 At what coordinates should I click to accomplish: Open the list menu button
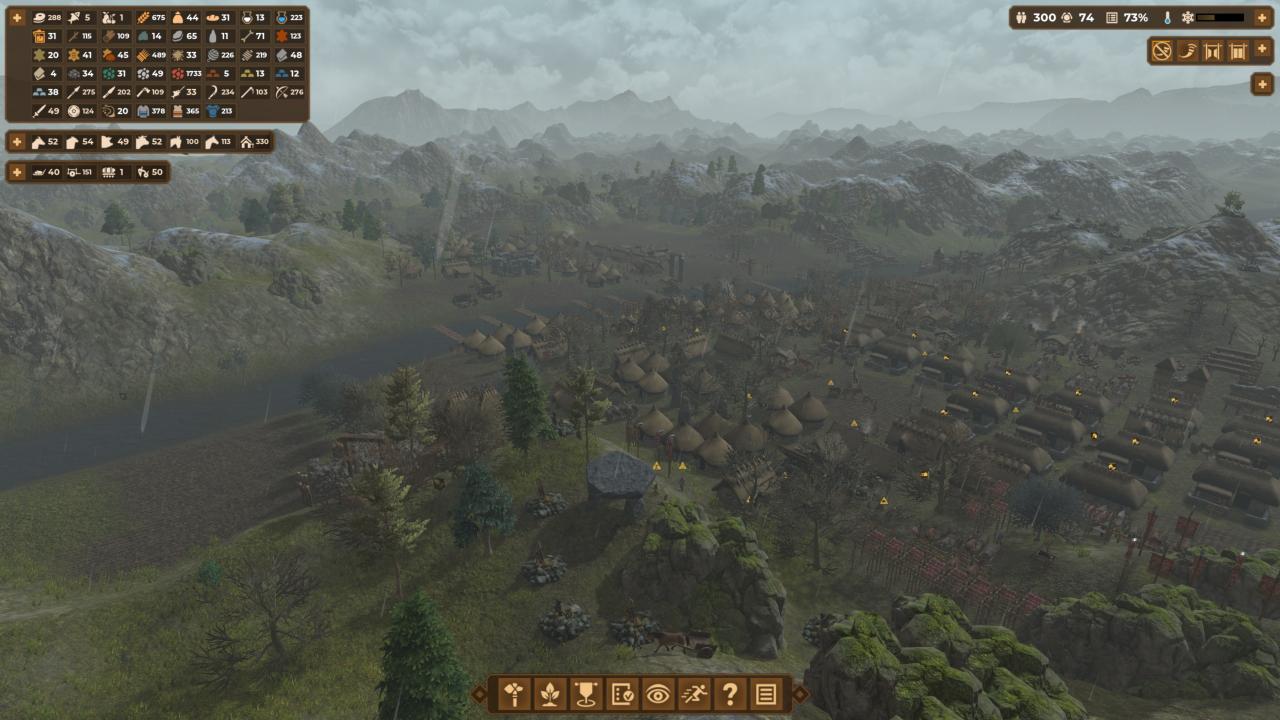(x=766, y=694)
